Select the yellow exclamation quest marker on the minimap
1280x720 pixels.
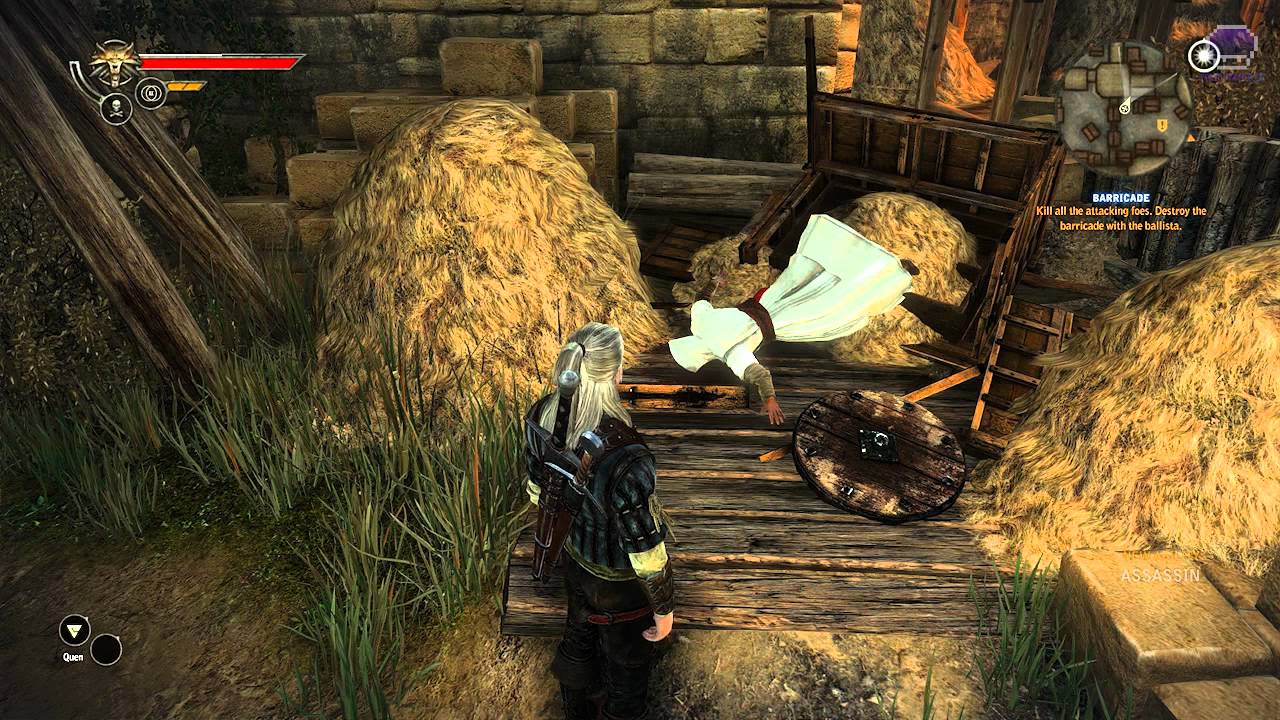point(1162,125)
